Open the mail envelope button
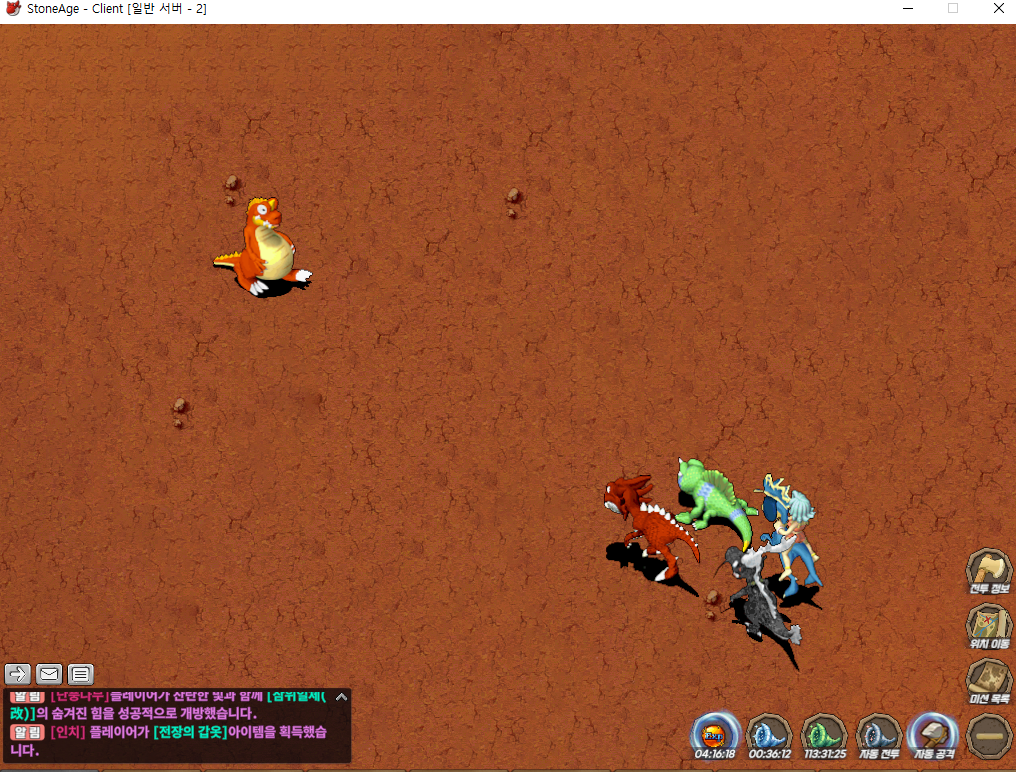The height and width of the screenshot is (772, 1016). click(49, 674)
